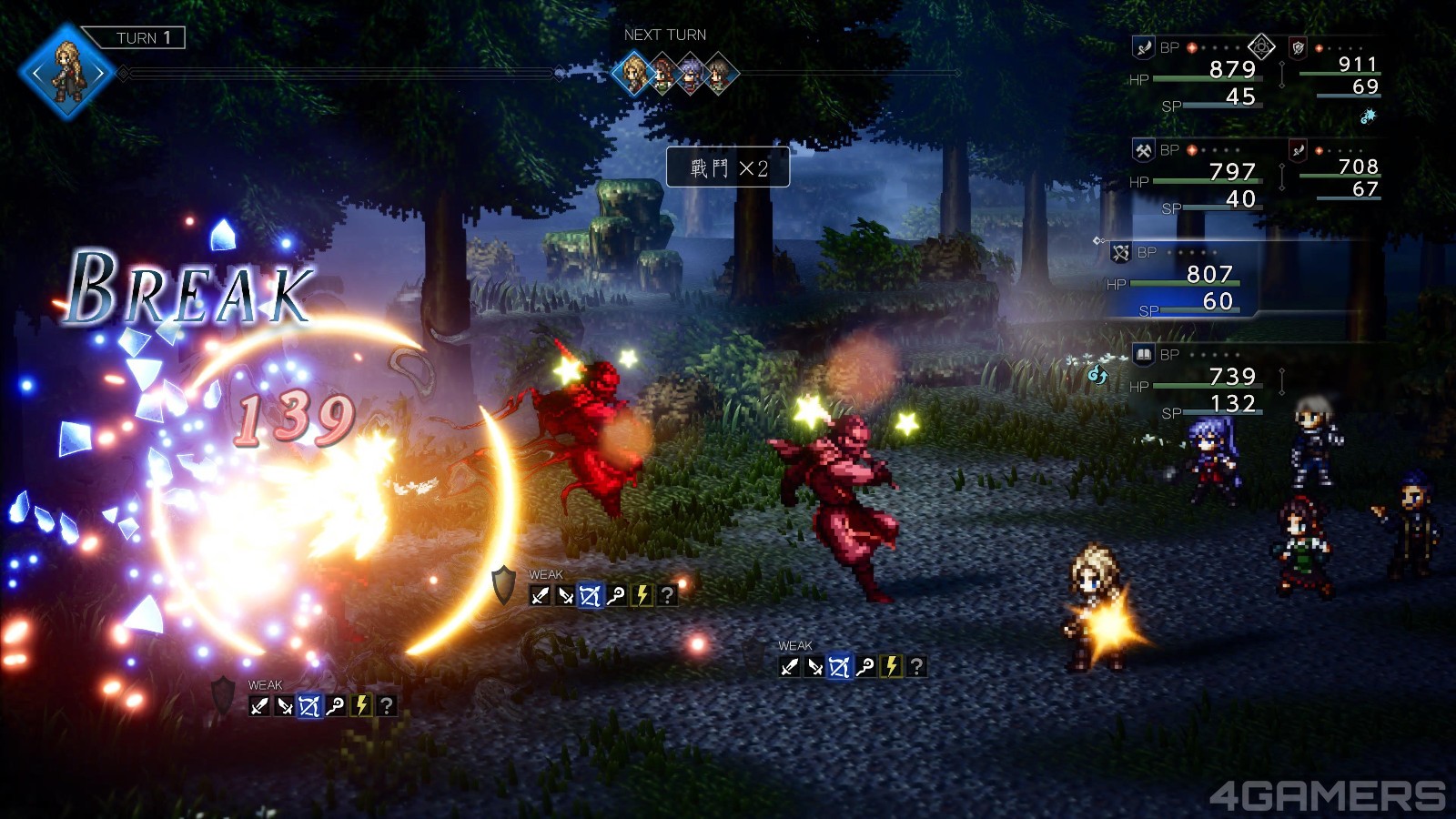The width and height of the screenshot is (1456, 819).
Task: Select the book class icon beside 739 HP
Action: coord(1144,355)
